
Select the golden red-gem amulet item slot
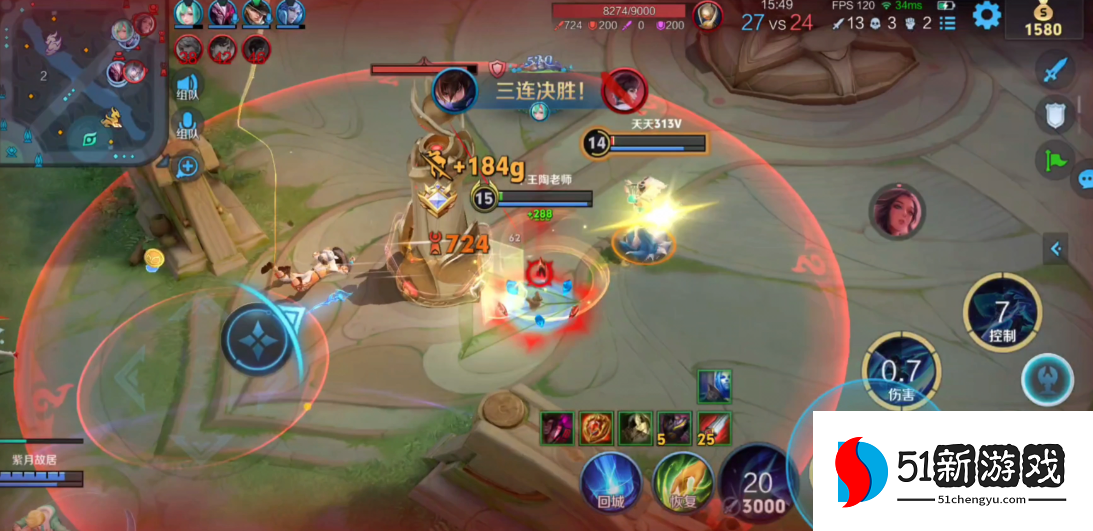(x=597, y=427)
